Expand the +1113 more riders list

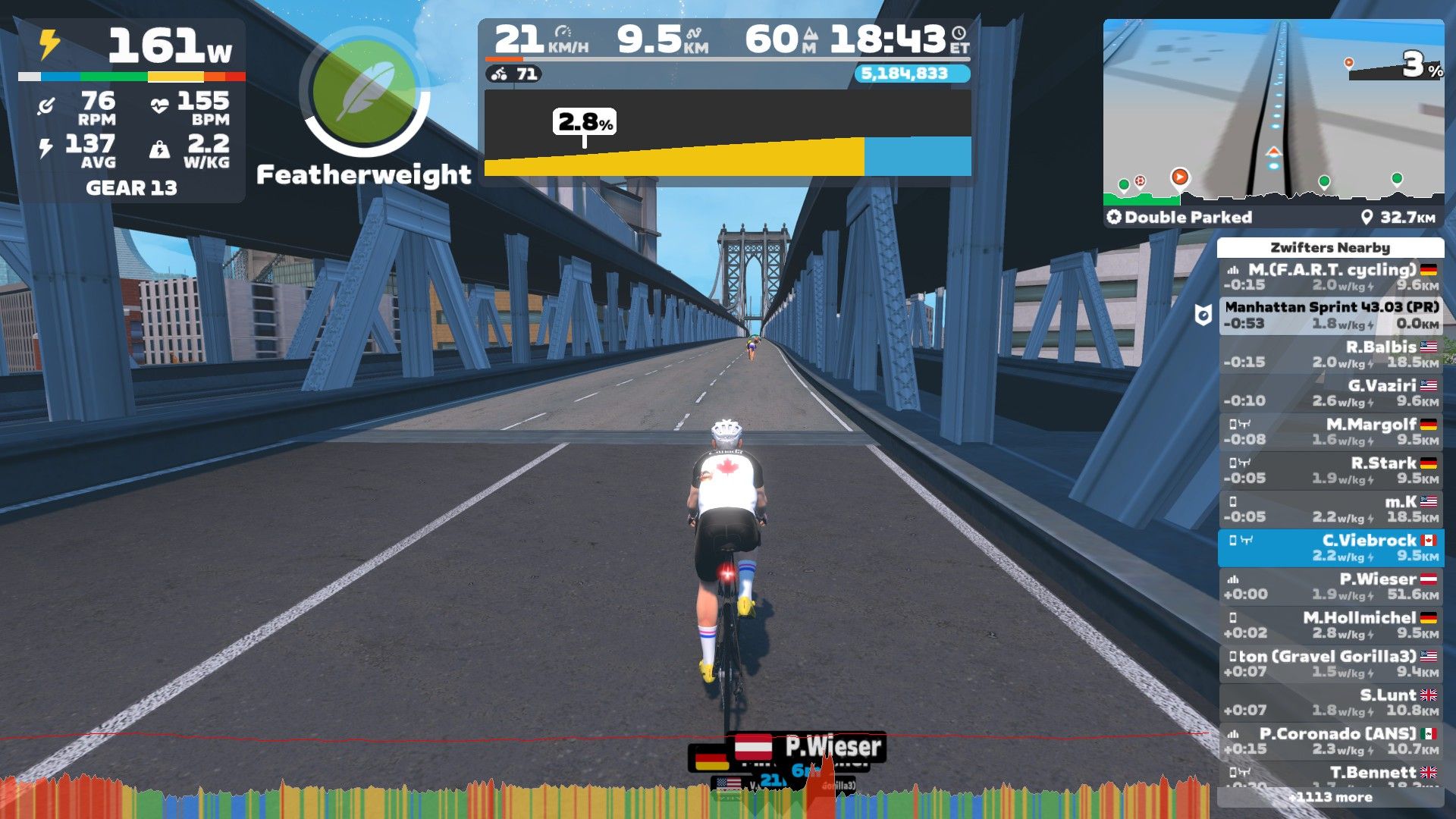click(x=1330, y=797)
